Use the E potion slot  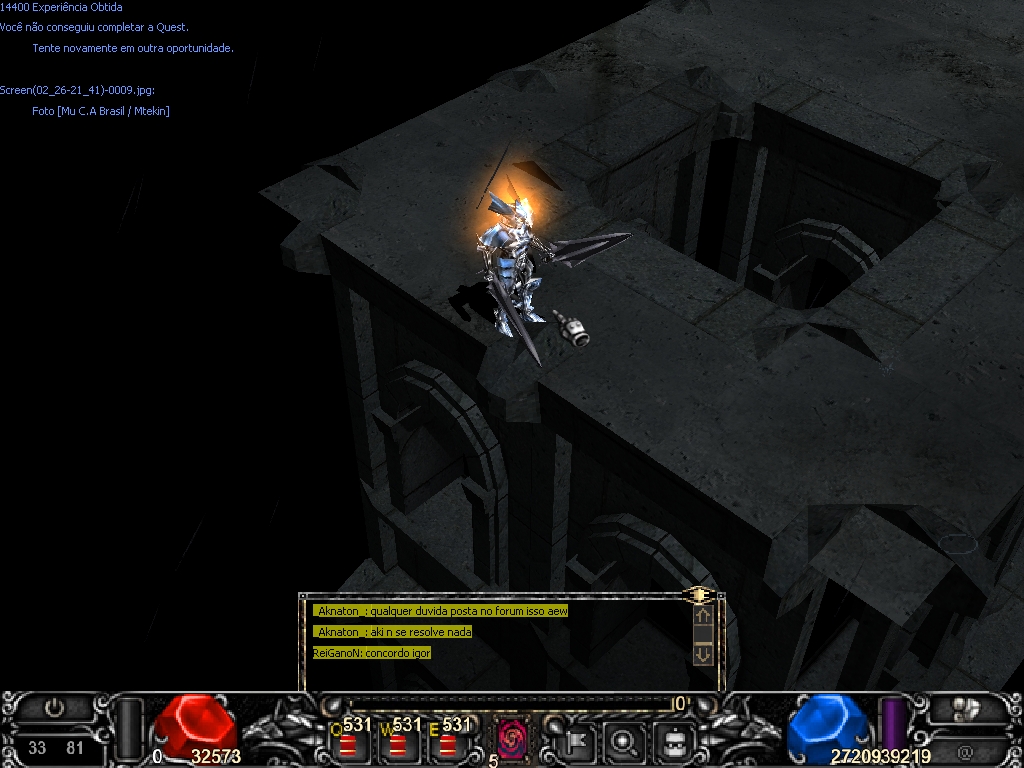447,744
